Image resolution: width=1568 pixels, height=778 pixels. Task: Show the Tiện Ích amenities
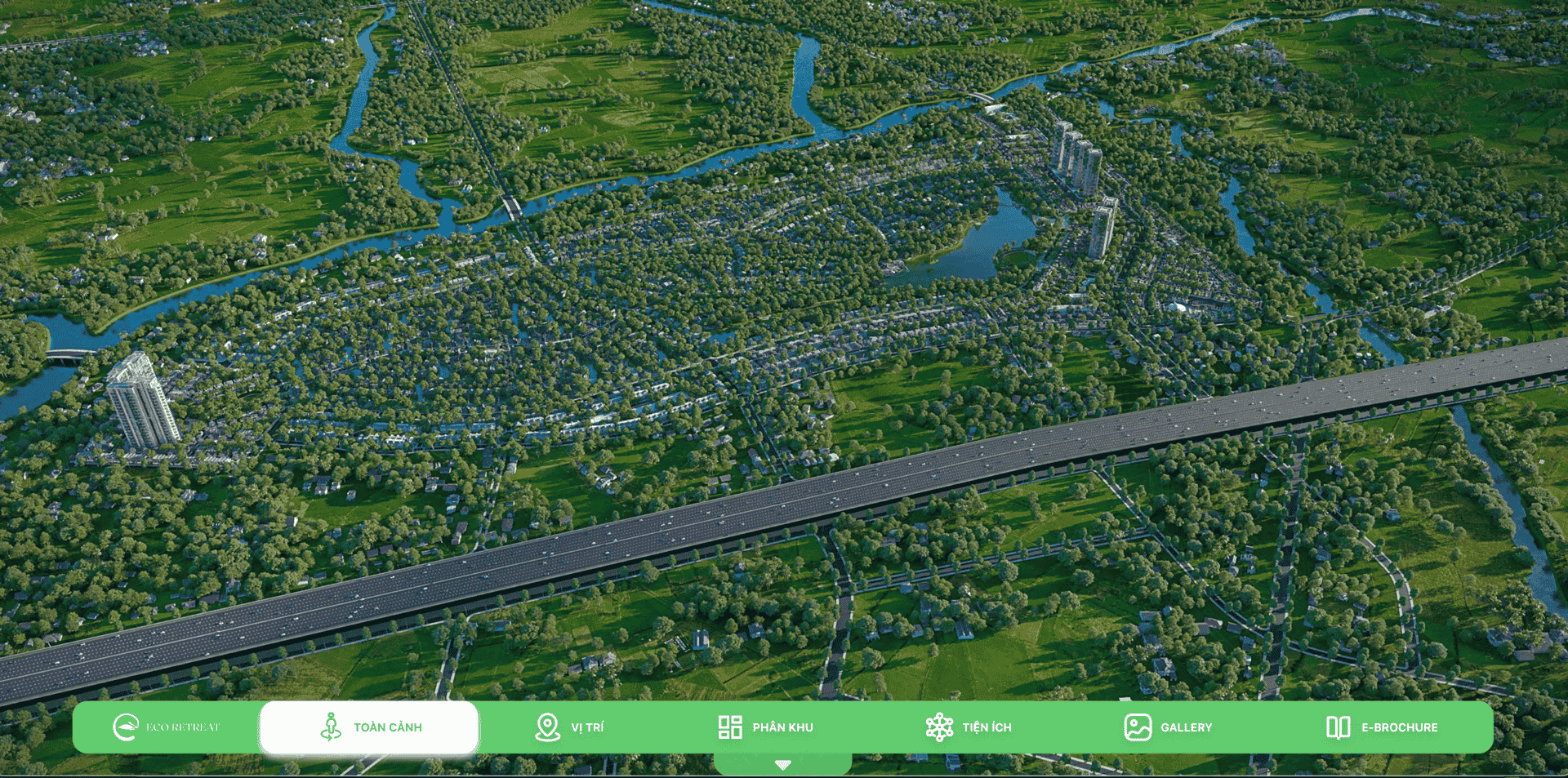[969, 727]
